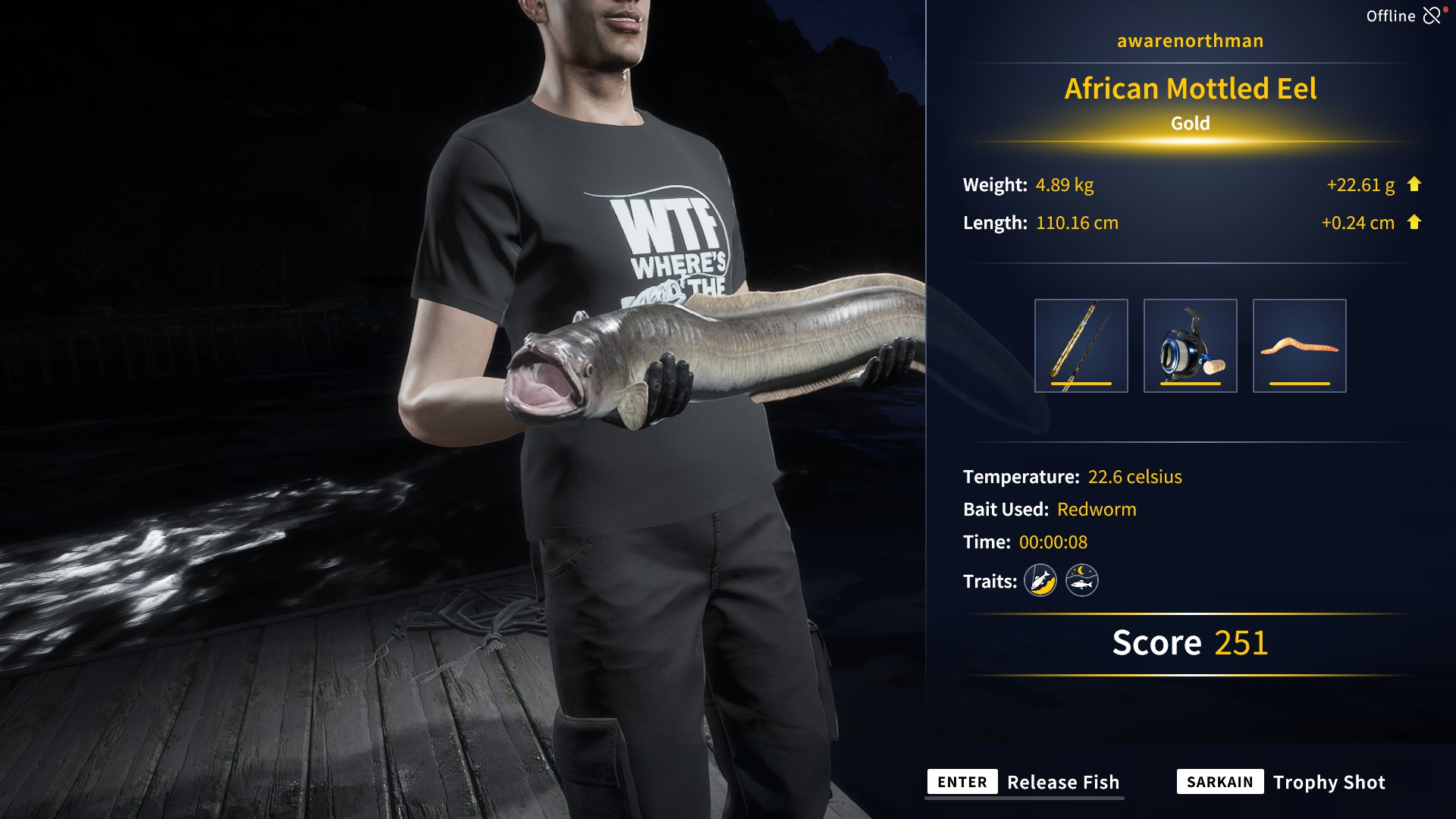
Task: Inspect the night fish trait icon
Action: (x=1081, y=581)
